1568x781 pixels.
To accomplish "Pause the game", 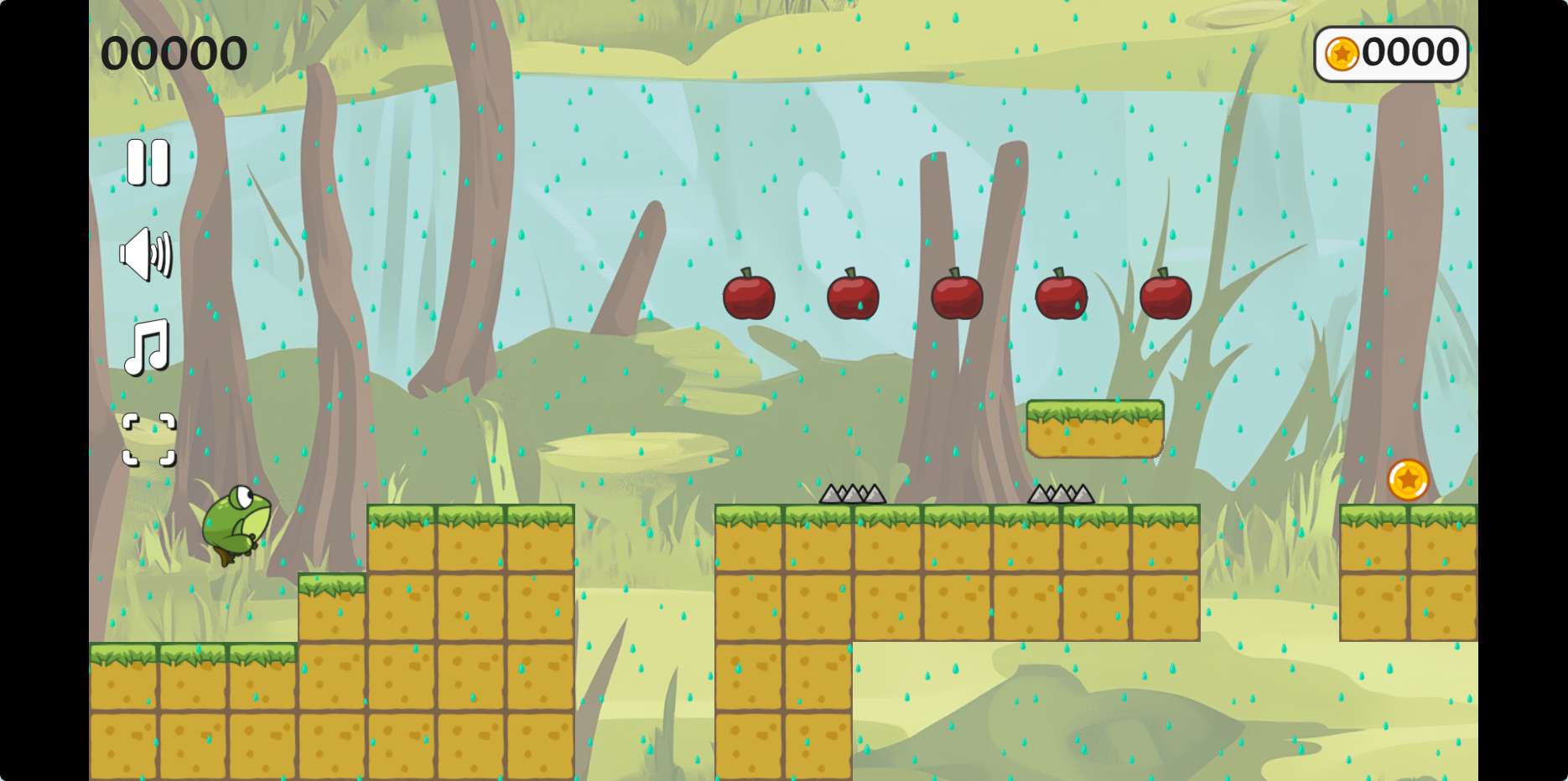I will click(x=148, y=162).
